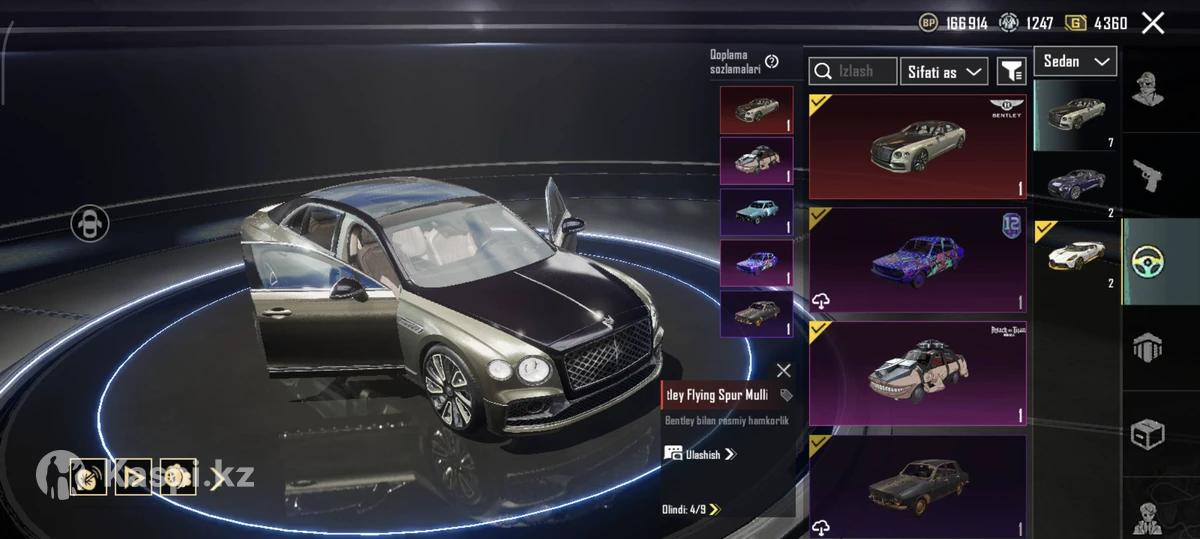Pick the rusty dark sedan skin card
The height and width of the screenshot is (539, 1200).
coord(917,486)
